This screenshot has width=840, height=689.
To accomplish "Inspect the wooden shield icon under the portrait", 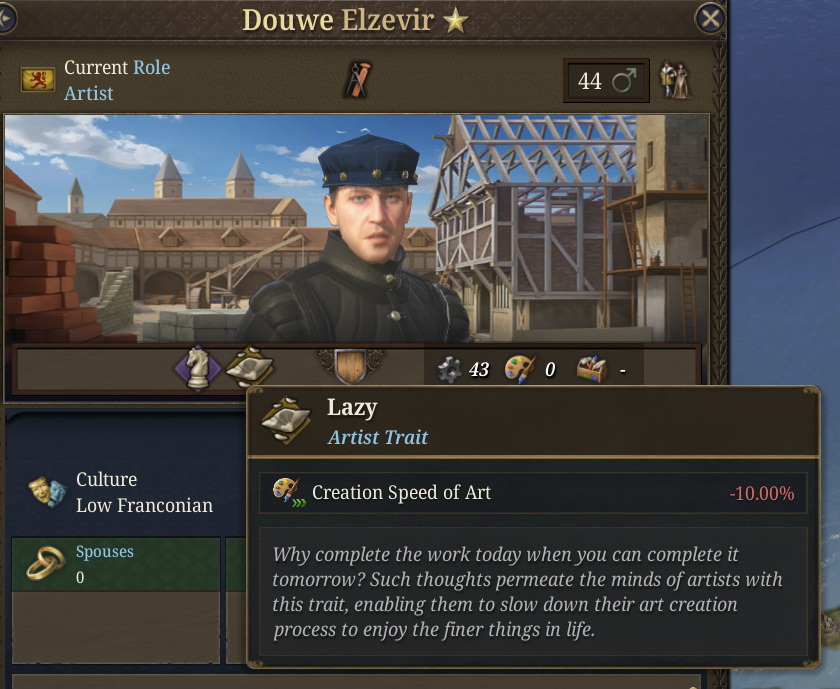I will (x=350, y=366).
